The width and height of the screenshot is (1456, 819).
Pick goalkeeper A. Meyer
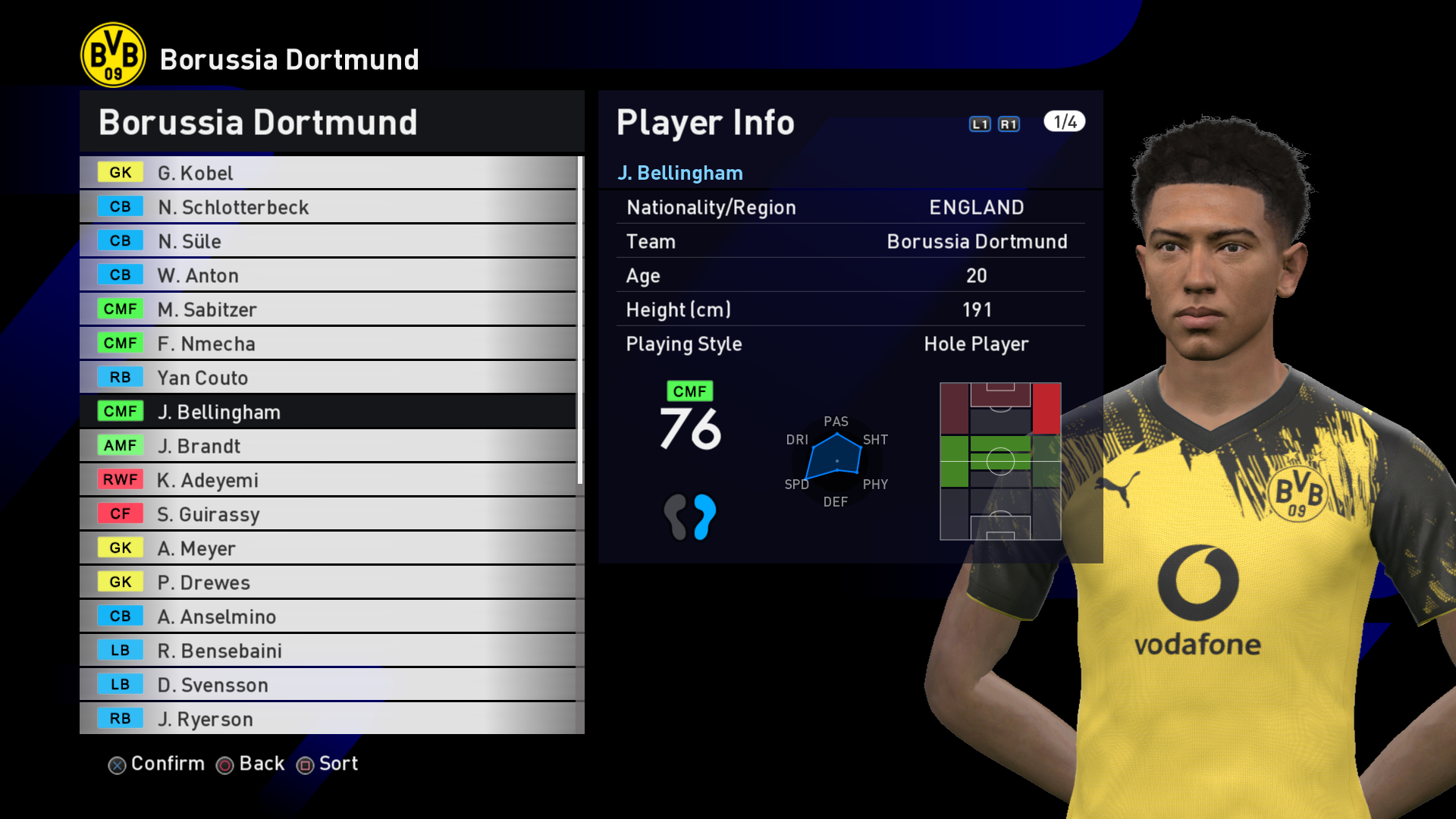click(x=328, y=548)
